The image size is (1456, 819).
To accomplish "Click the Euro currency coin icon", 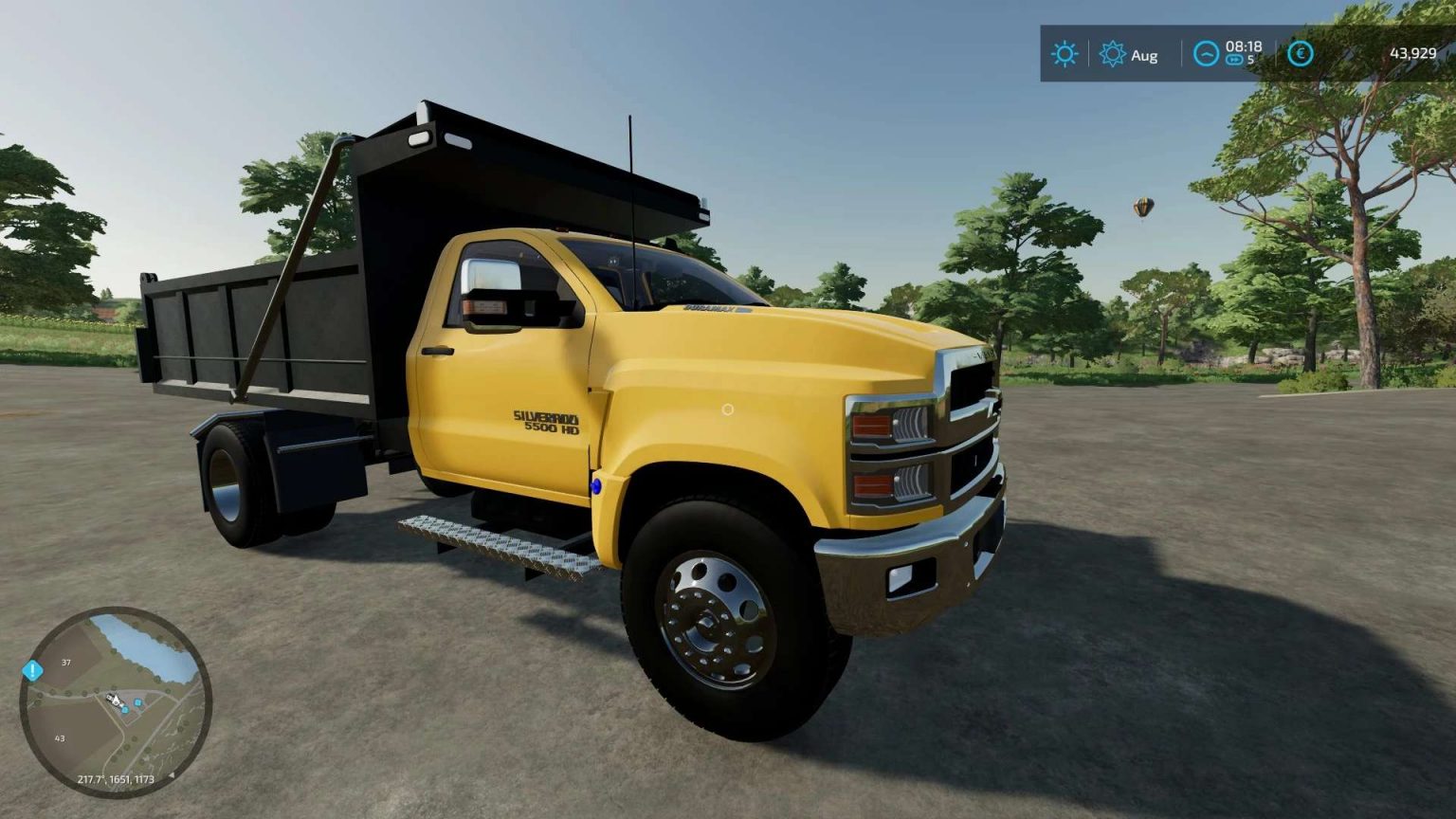I will (1300, 54).
